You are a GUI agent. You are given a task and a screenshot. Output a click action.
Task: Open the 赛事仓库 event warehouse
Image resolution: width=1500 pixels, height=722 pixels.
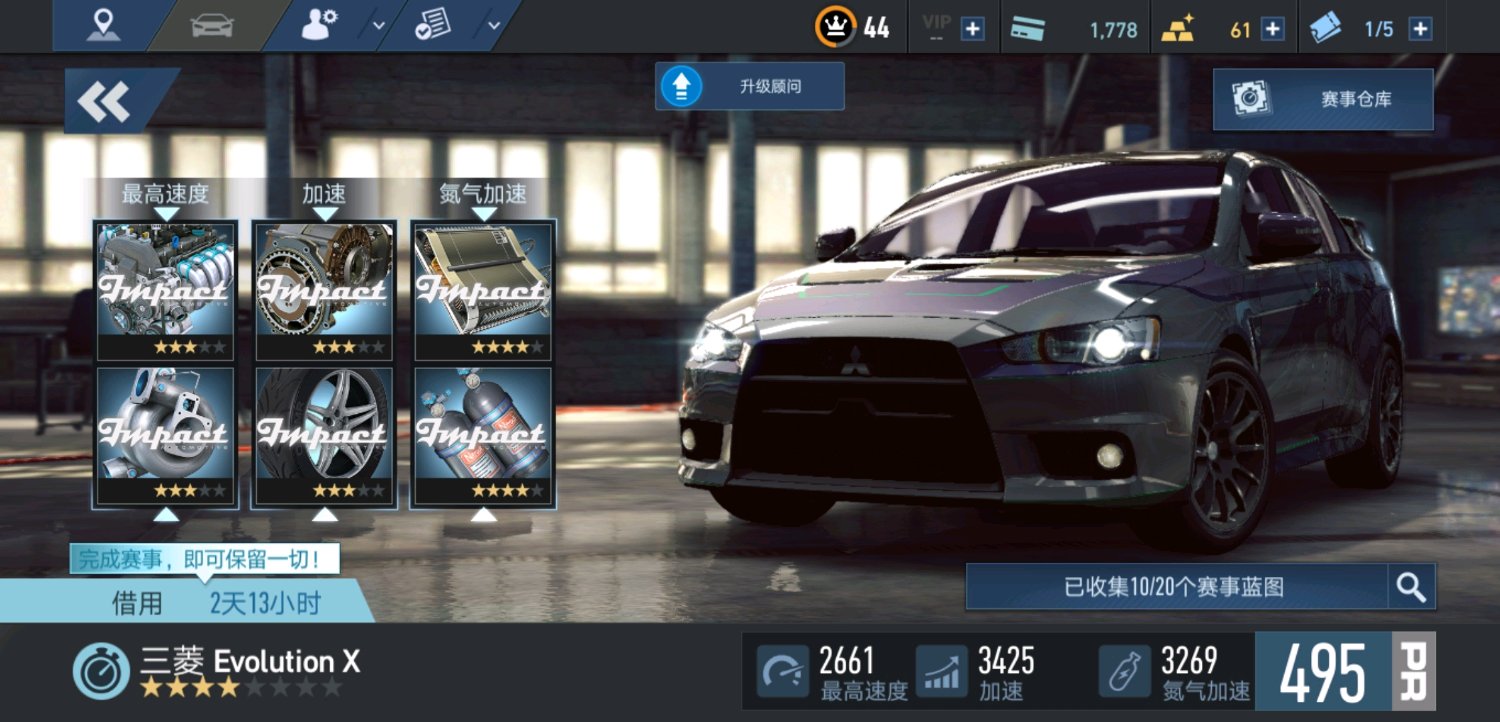pyautogui.click(x=1322, y=99)
